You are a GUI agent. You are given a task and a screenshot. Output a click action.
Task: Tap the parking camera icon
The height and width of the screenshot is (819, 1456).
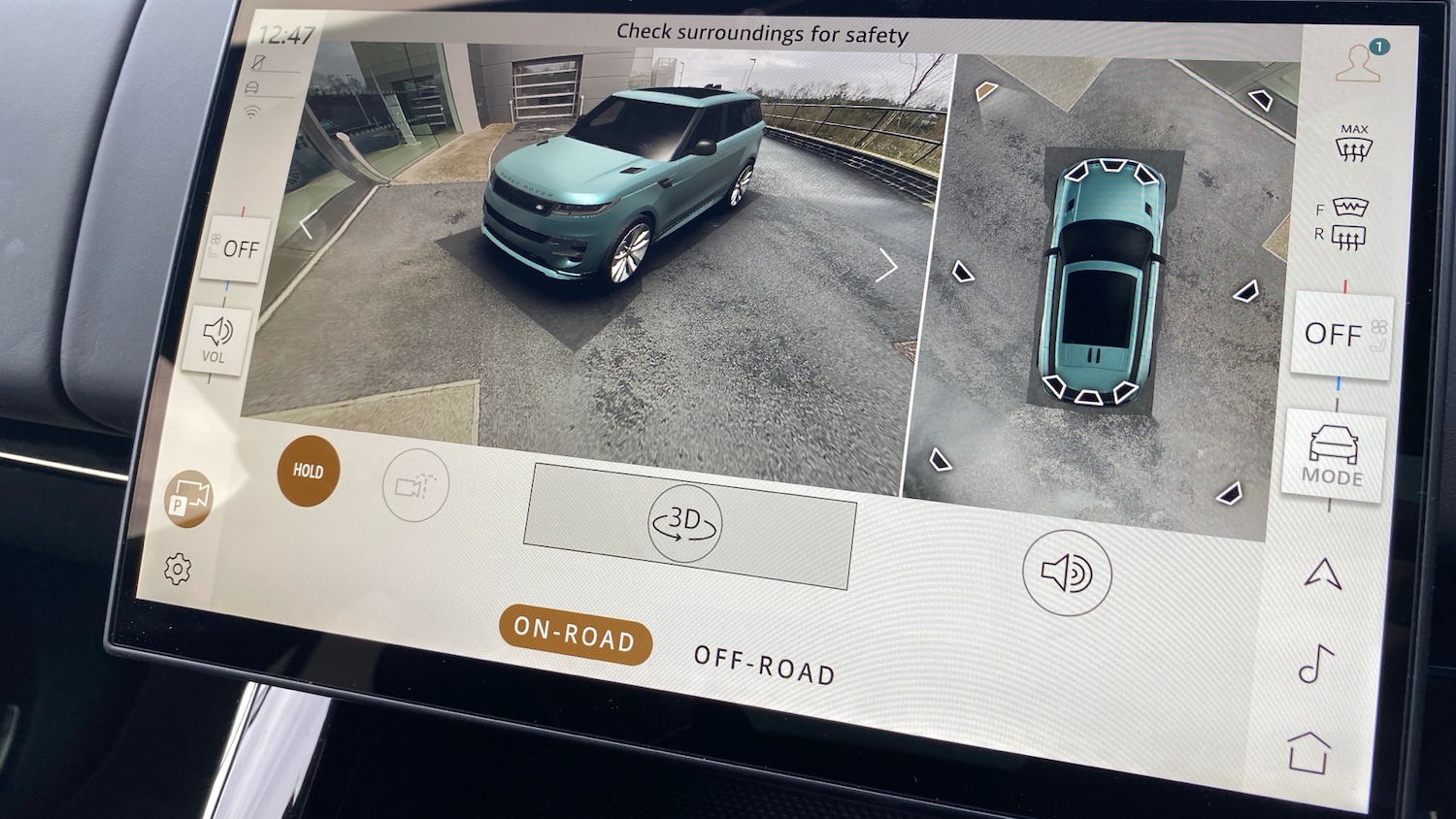(188, 498)
